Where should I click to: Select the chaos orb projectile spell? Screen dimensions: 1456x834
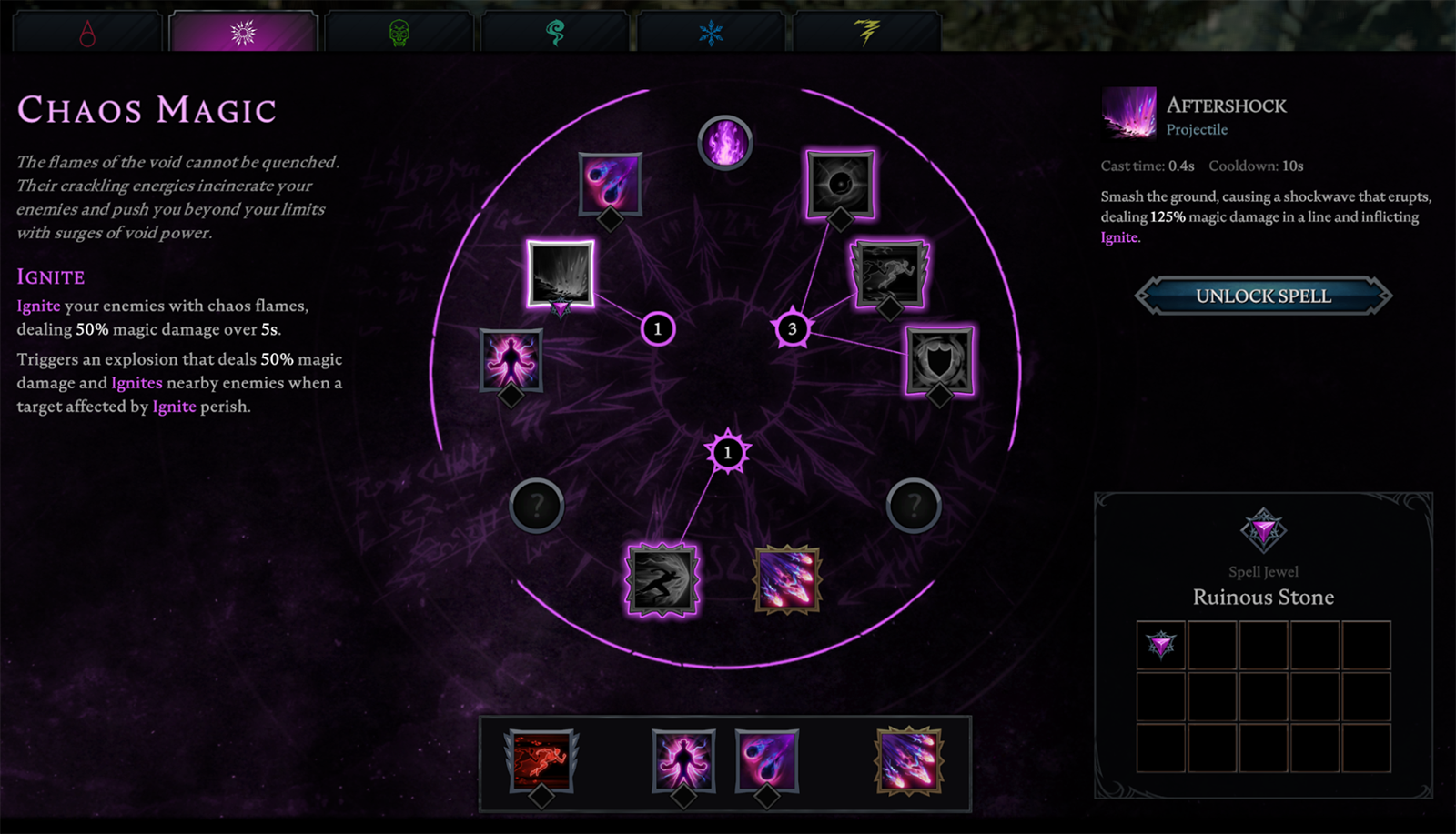[x=611, y=184]
